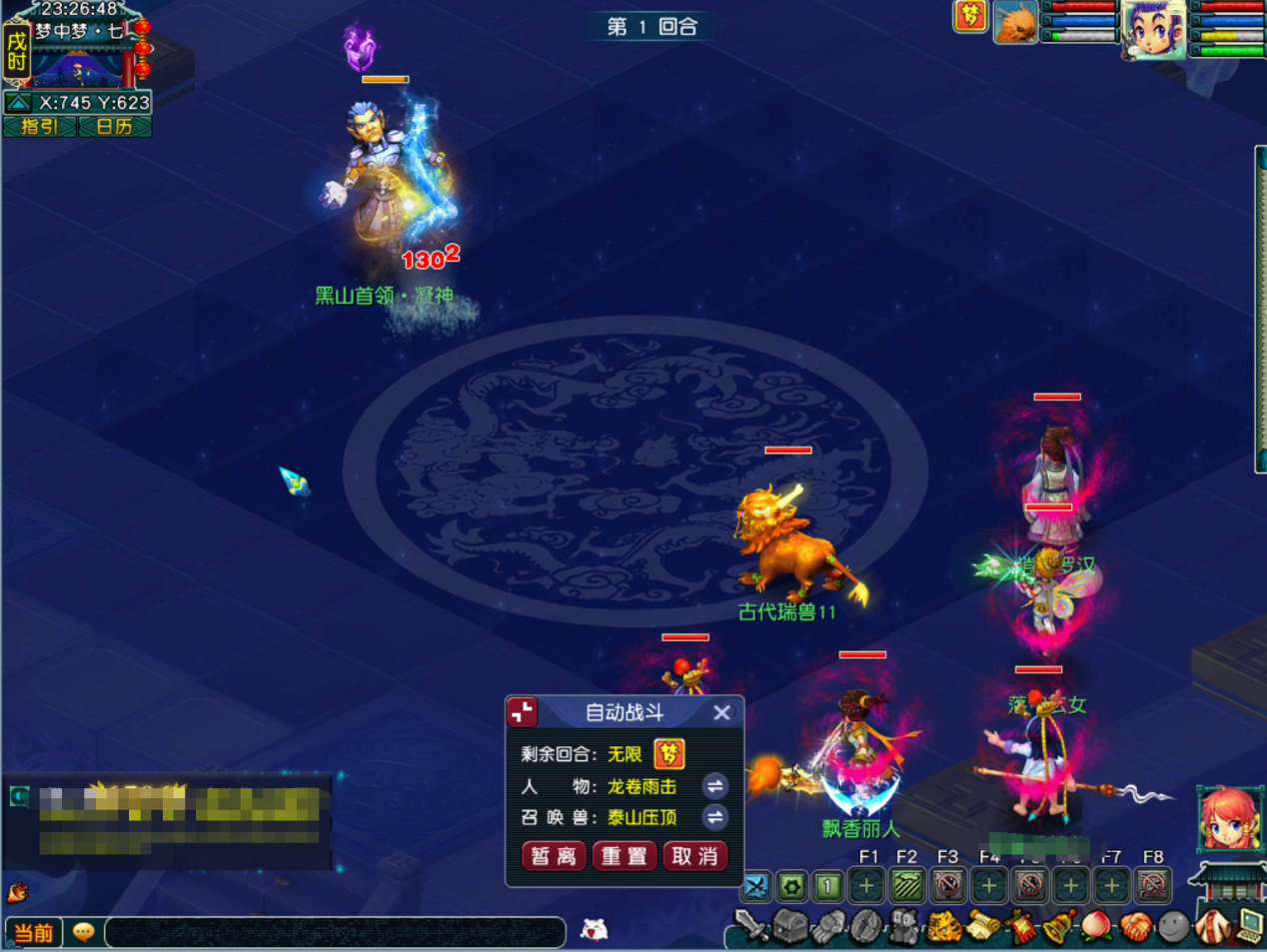Open the sword attack icon in bottom toolbar
The height and width of the screenshot is (952, 1267).
750,928
